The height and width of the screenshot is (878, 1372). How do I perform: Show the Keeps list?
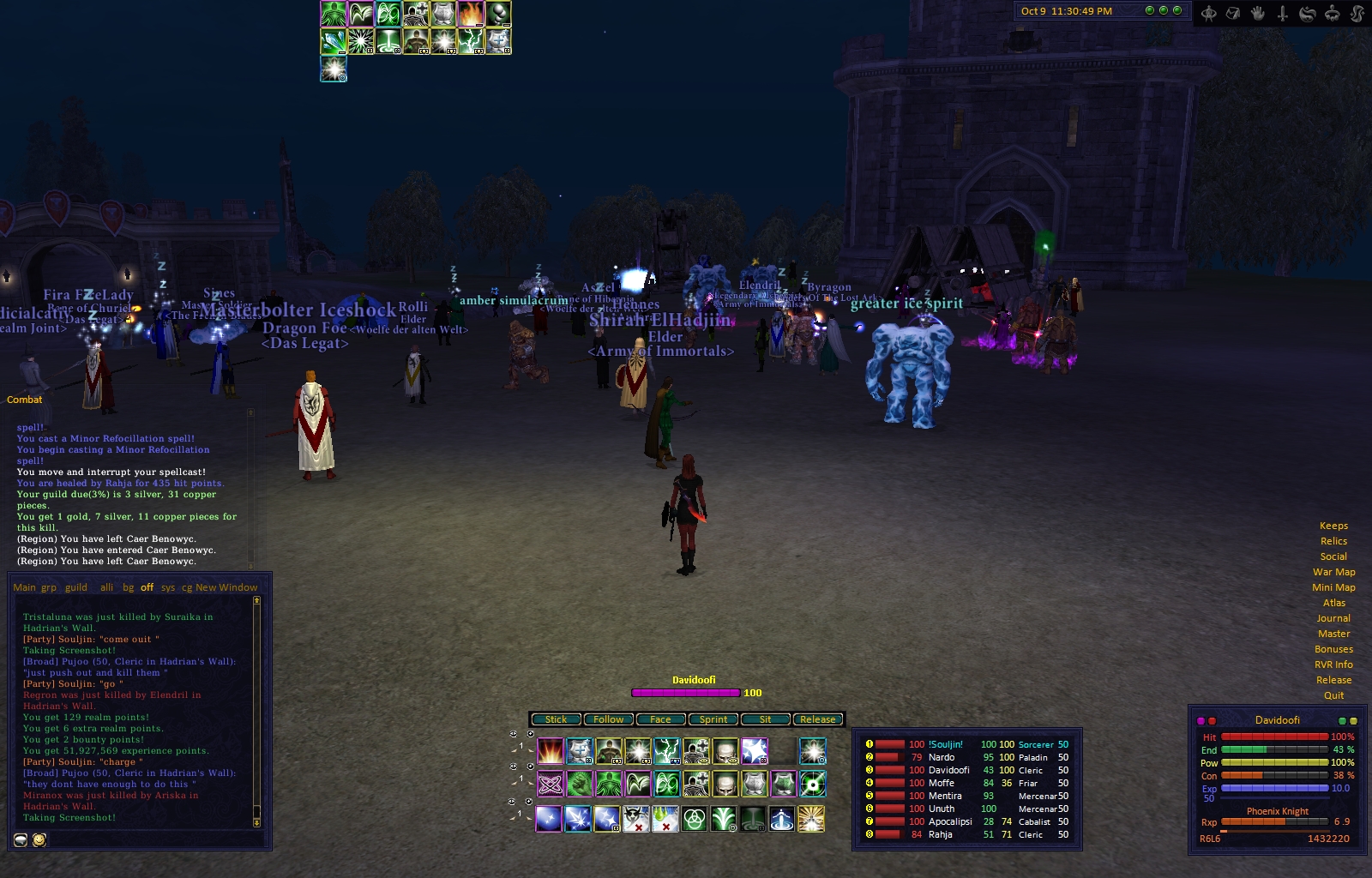pyautogui.click(x=1333, y=526)
